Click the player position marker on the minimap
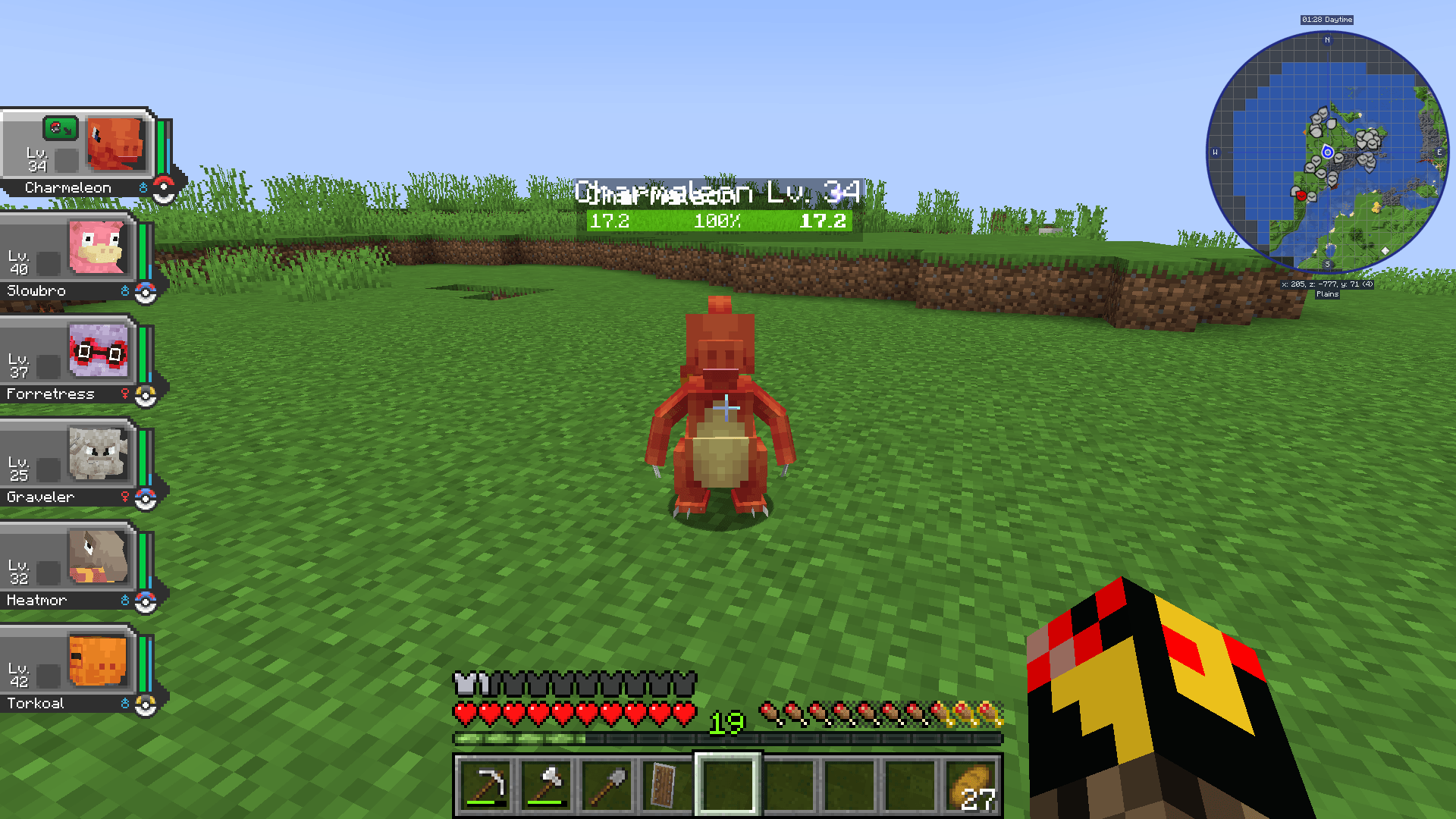The width and height of the screenshot is (1456, 819). [1328, 151]
